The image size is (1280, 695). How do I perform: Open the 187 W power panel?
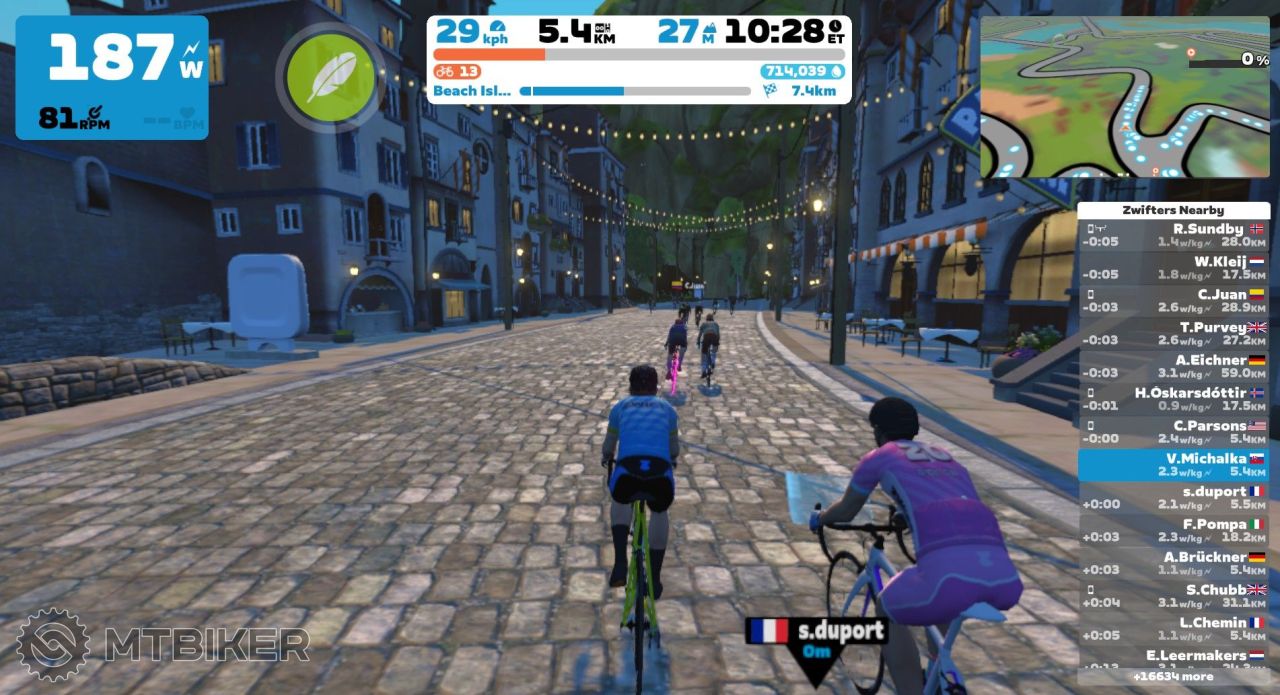point(112,77)
